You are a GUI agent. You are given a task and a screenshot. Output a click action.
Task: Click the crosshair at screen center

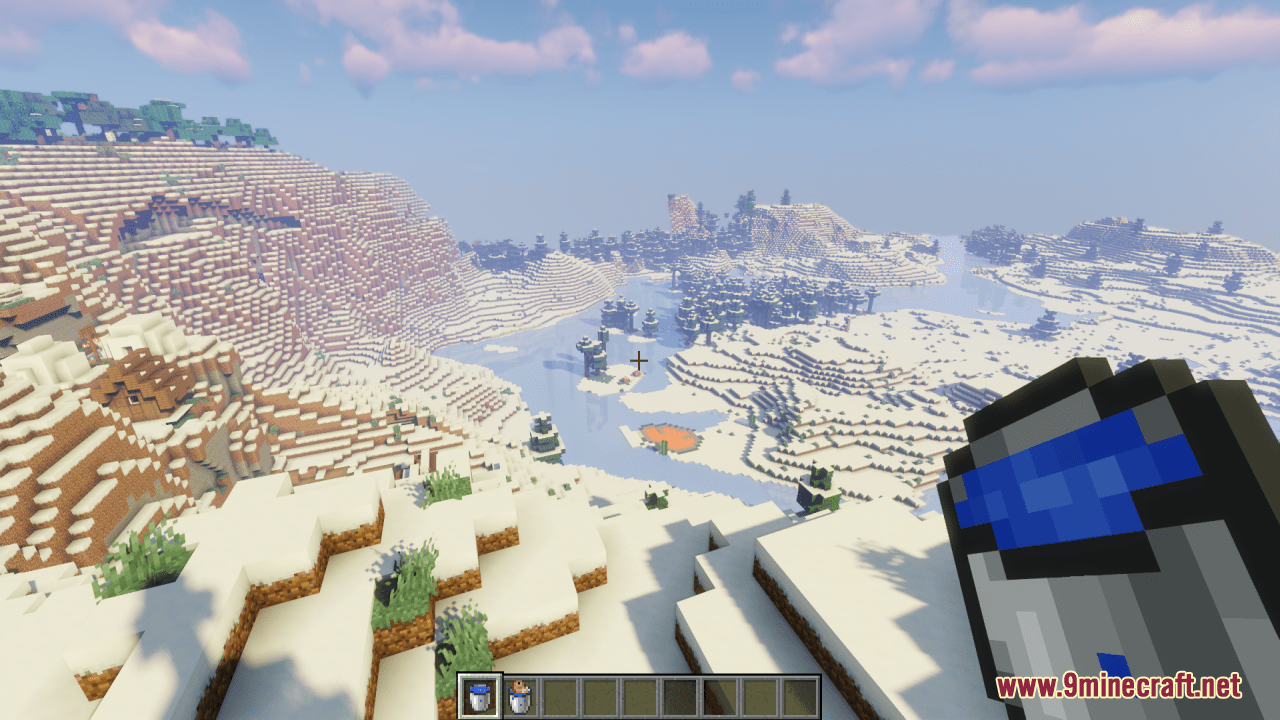tap(640, 360)
